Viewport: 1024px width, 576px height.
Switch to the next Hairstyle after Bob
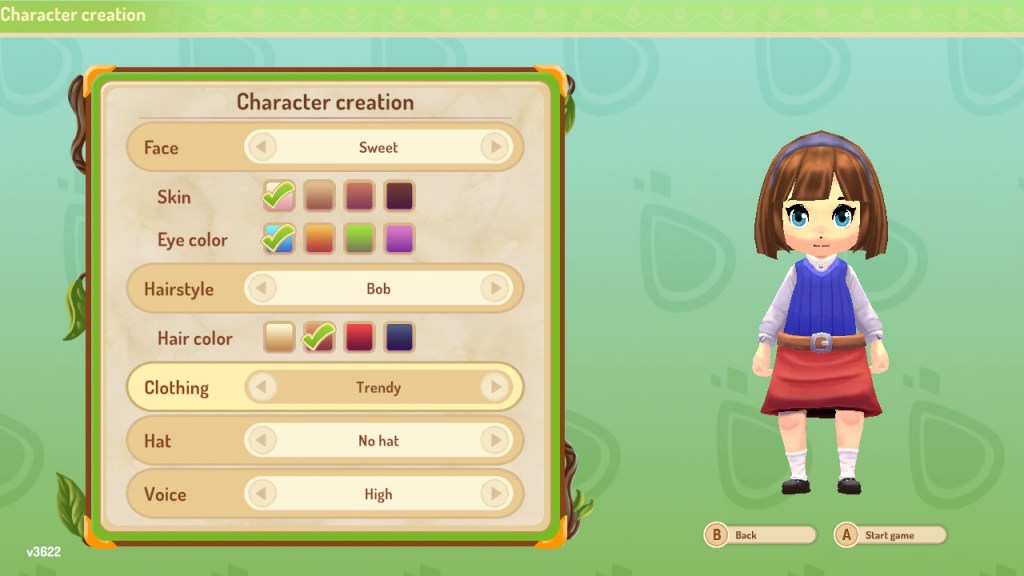tap(494, 289)
